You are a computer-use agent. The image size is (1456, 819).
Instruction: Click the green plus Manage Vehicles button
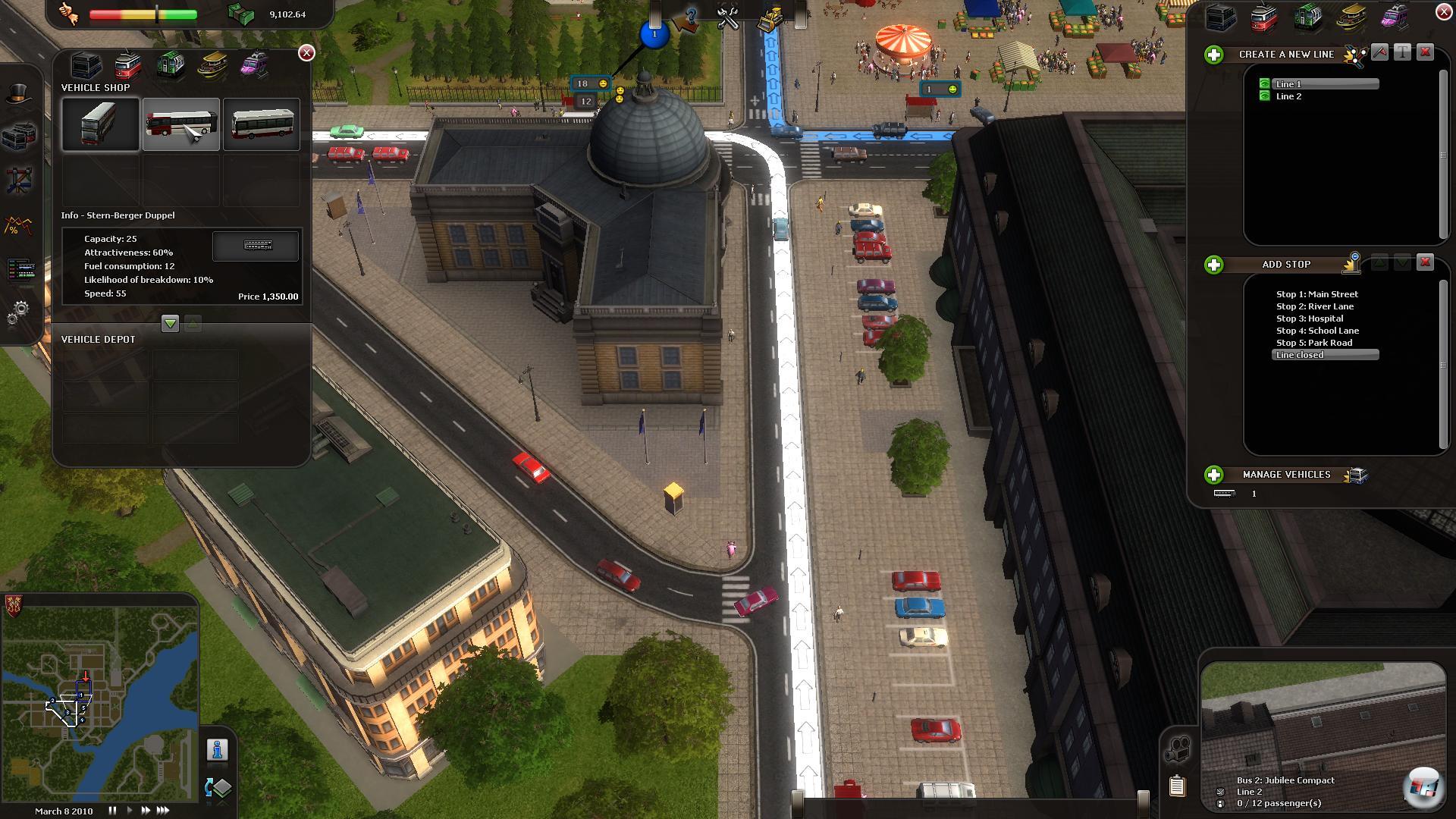click(x=1214, y=475)
